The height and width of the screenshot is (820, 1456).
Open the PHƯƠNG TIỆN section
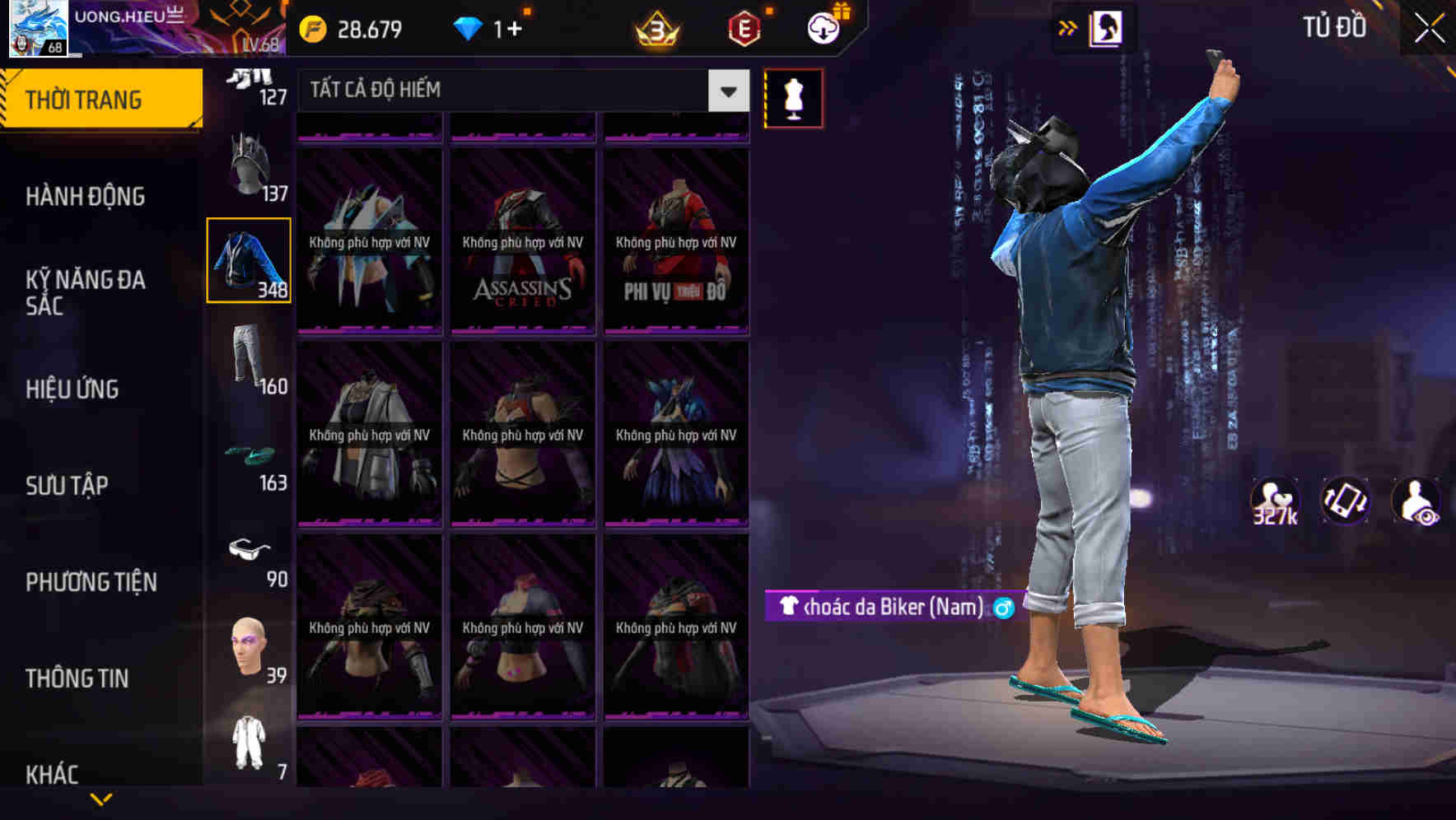tap(91, 582)
